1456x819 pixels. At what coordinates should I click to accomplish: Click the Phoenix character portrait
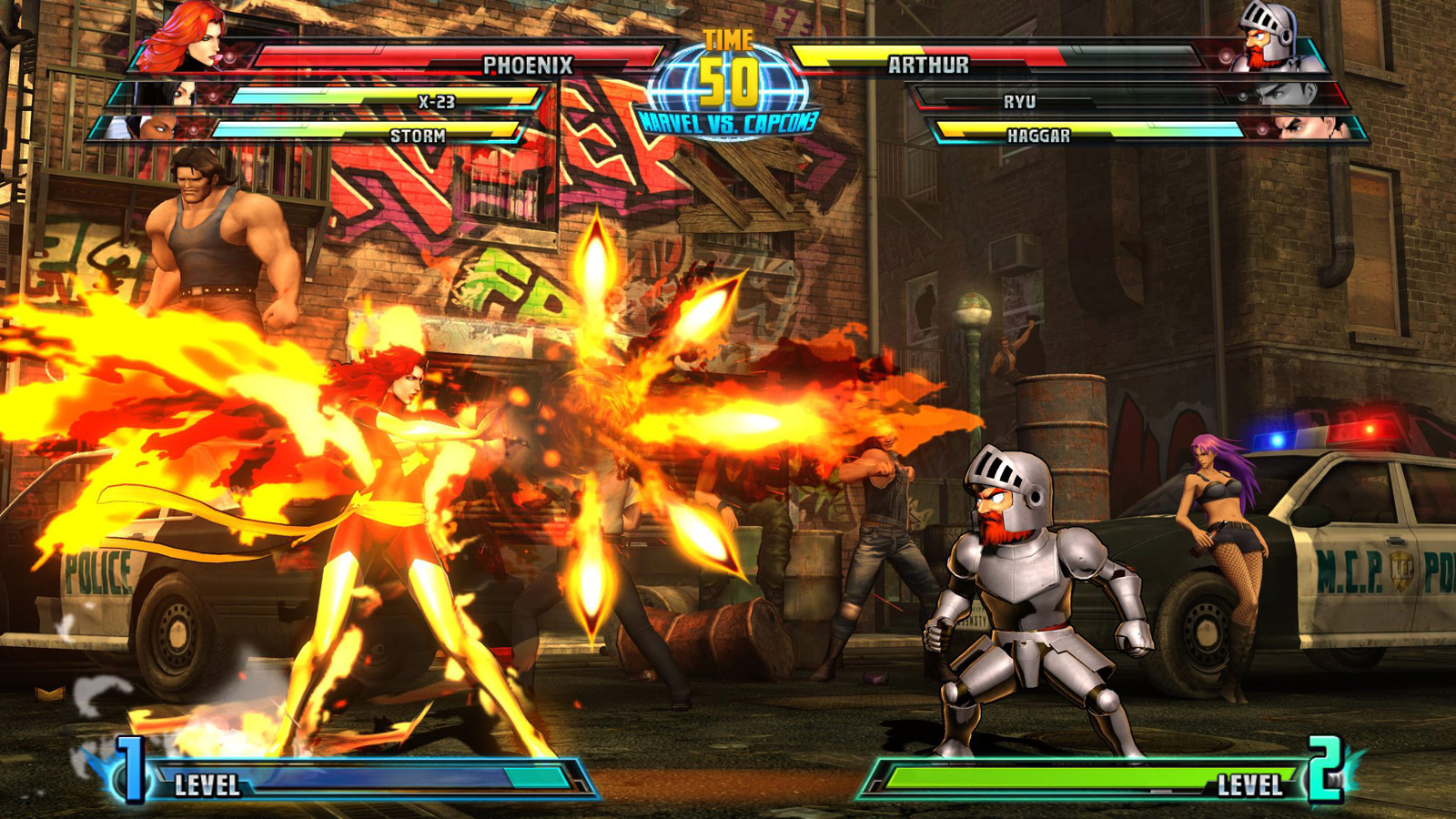pyautogui.click(x=191, y=36)
